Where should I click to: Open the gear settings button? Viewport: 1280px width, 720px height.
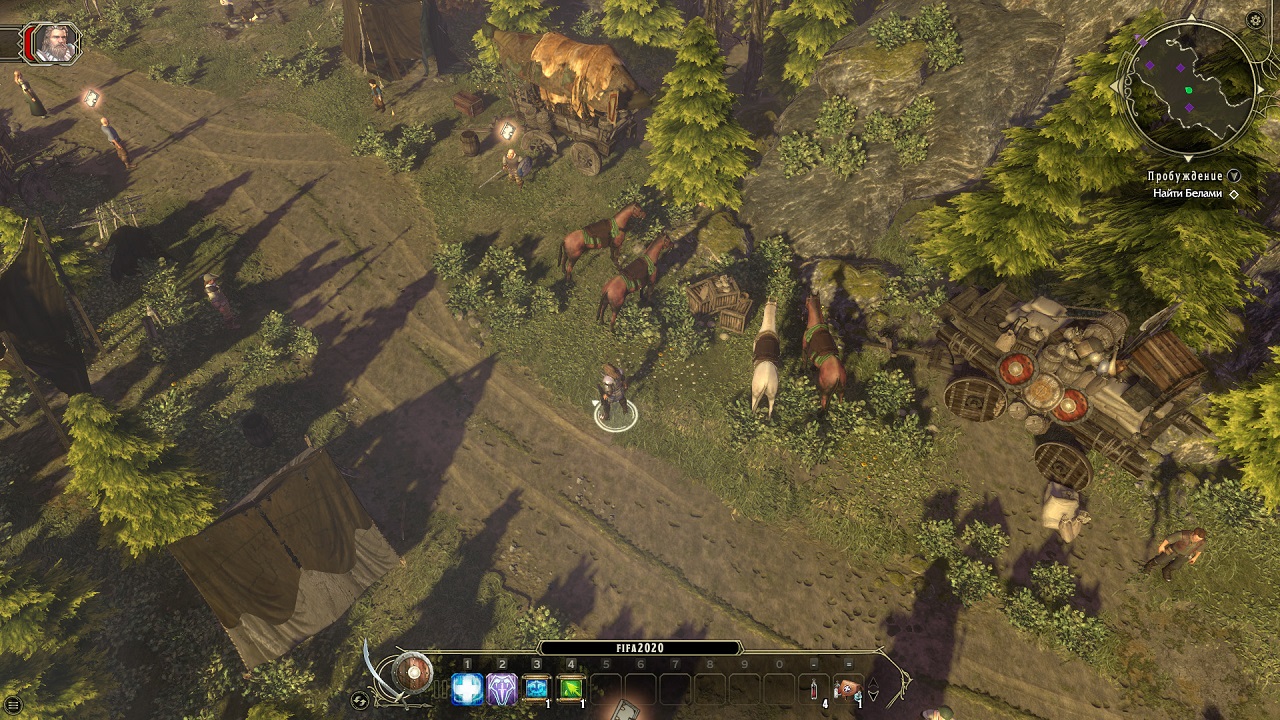pos(1255,20)
